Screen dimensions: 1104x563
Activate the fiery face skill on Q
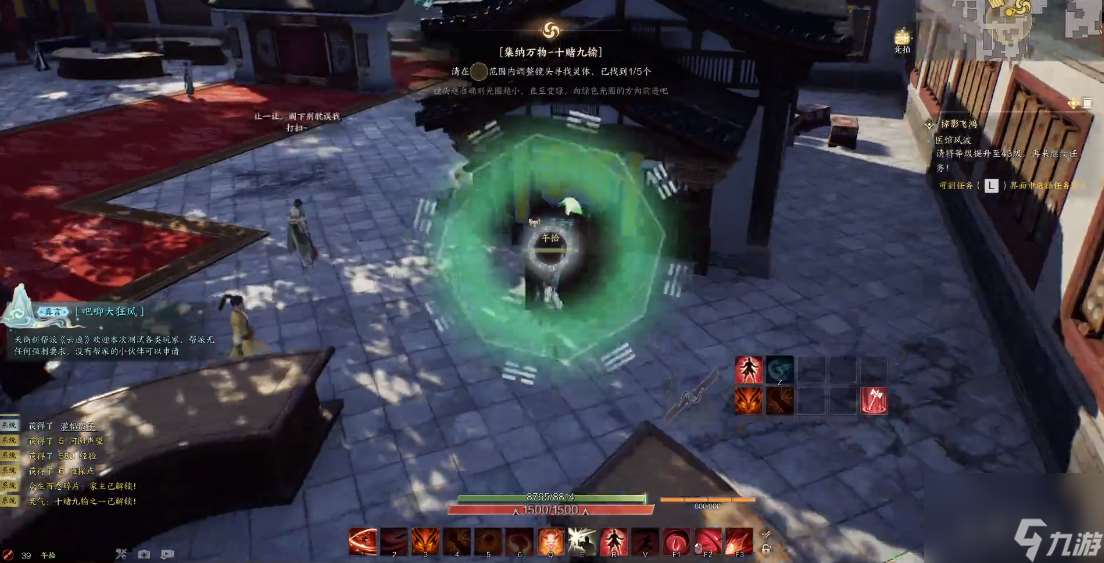[551, 540]
